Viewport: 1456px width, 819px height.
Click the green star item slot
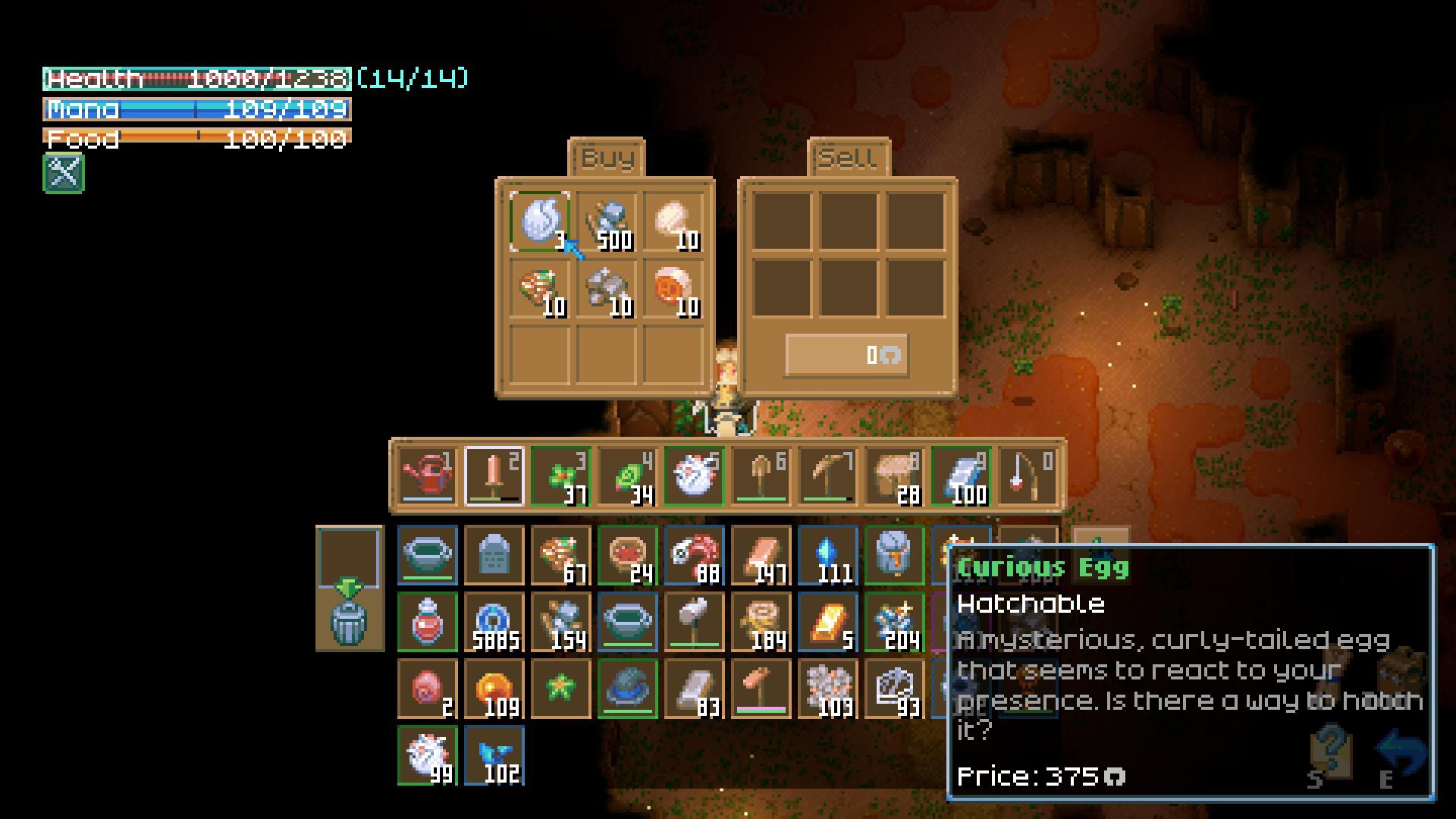(561, 689)
